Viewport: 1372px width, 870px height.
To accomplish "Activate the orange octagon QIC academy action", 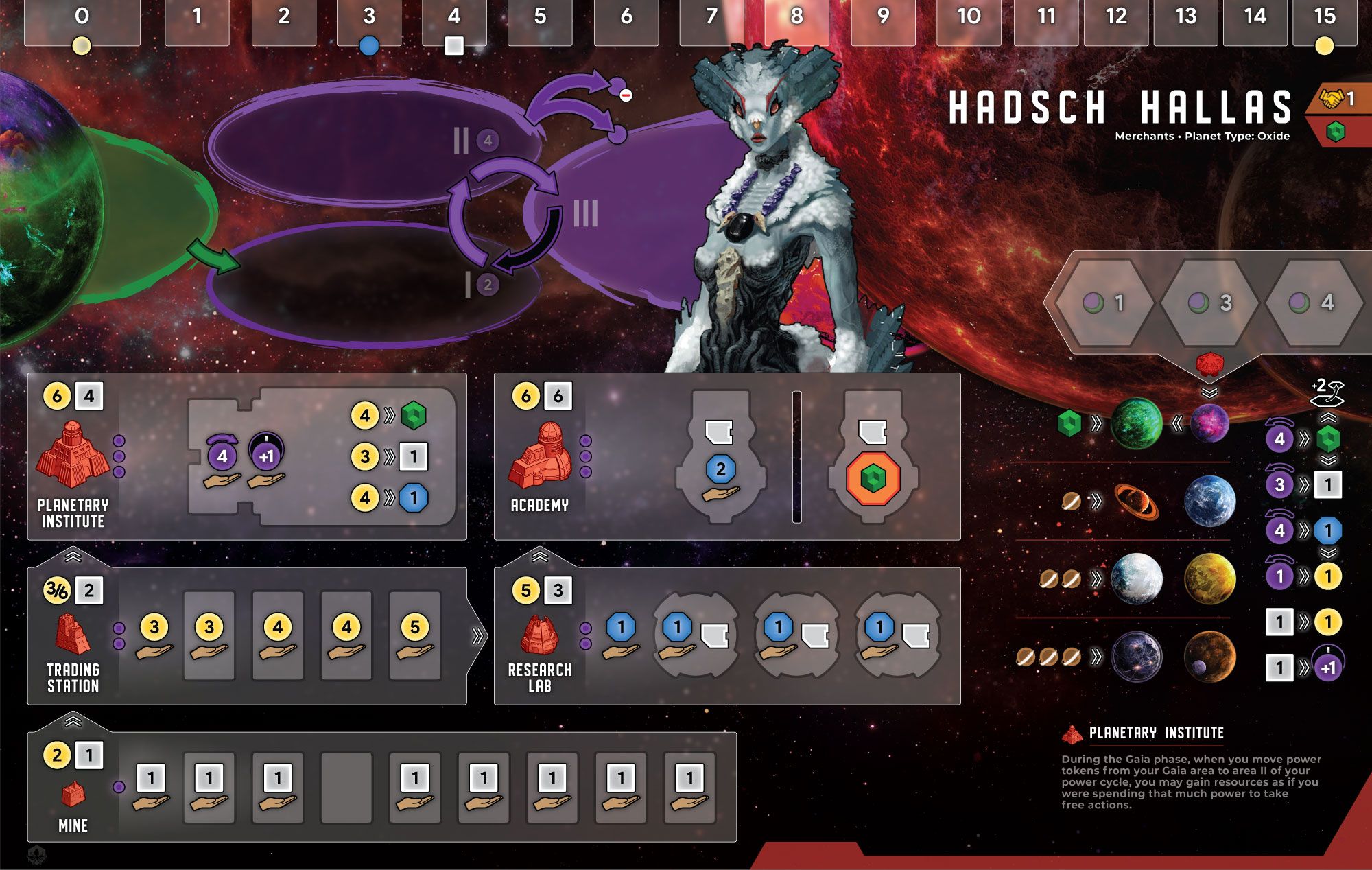I will 873,478.
